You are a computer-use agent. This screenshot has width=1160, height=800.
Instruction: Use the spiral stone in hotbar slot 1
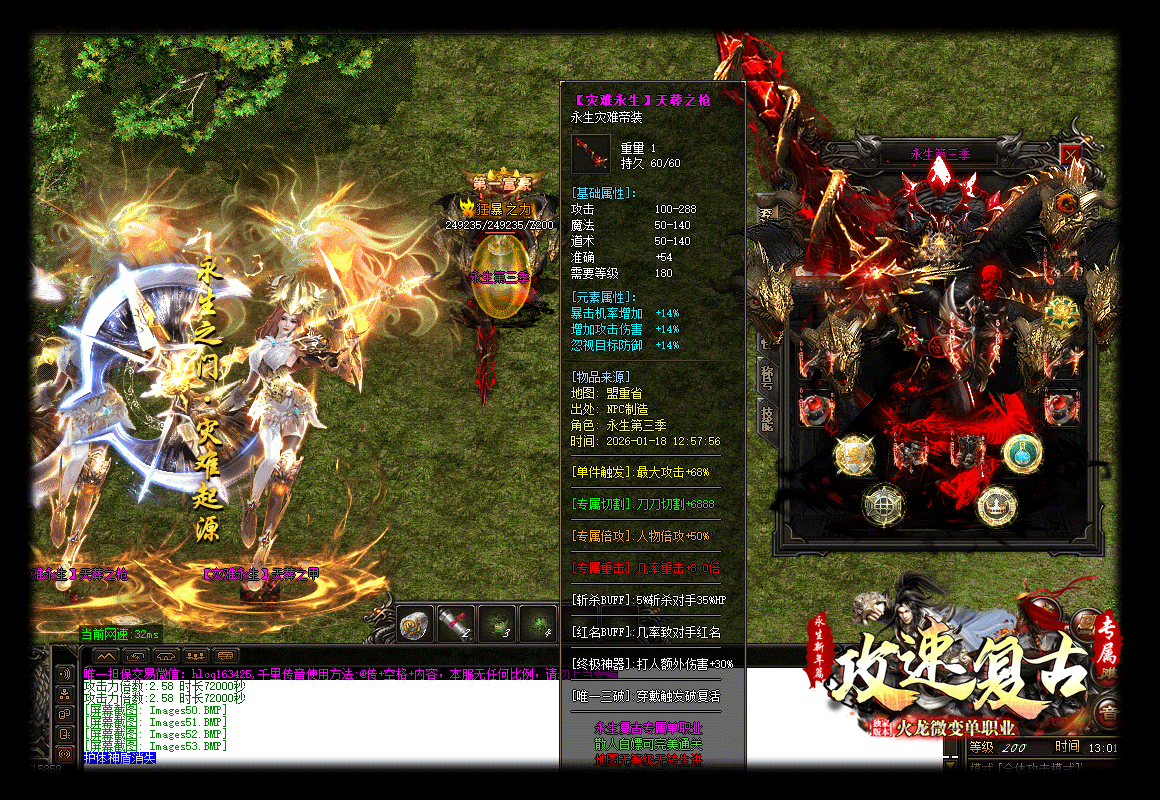[x=415, y=624]
